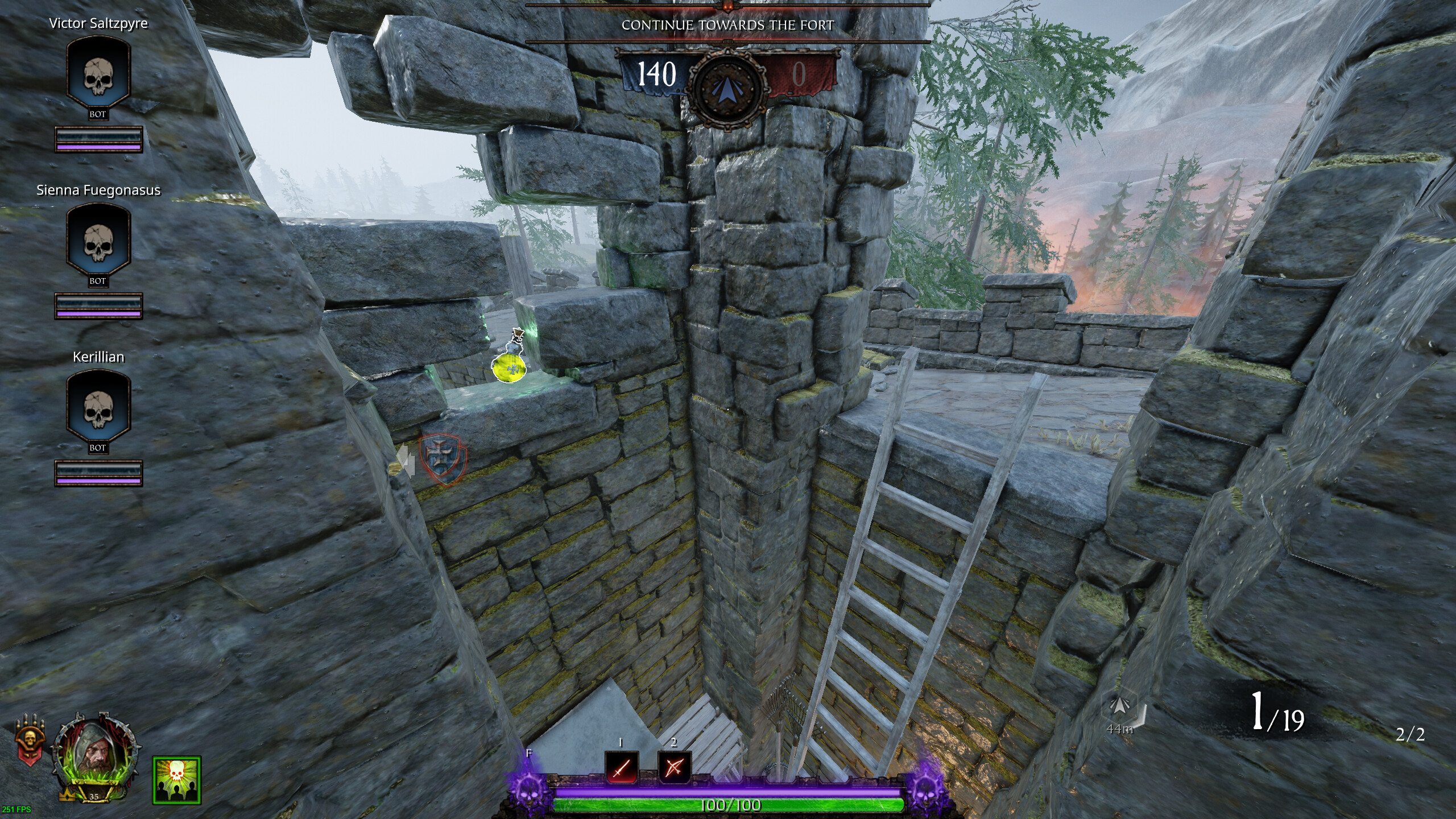Click the Continue Towards the Fort objective

tap(727, 25)
